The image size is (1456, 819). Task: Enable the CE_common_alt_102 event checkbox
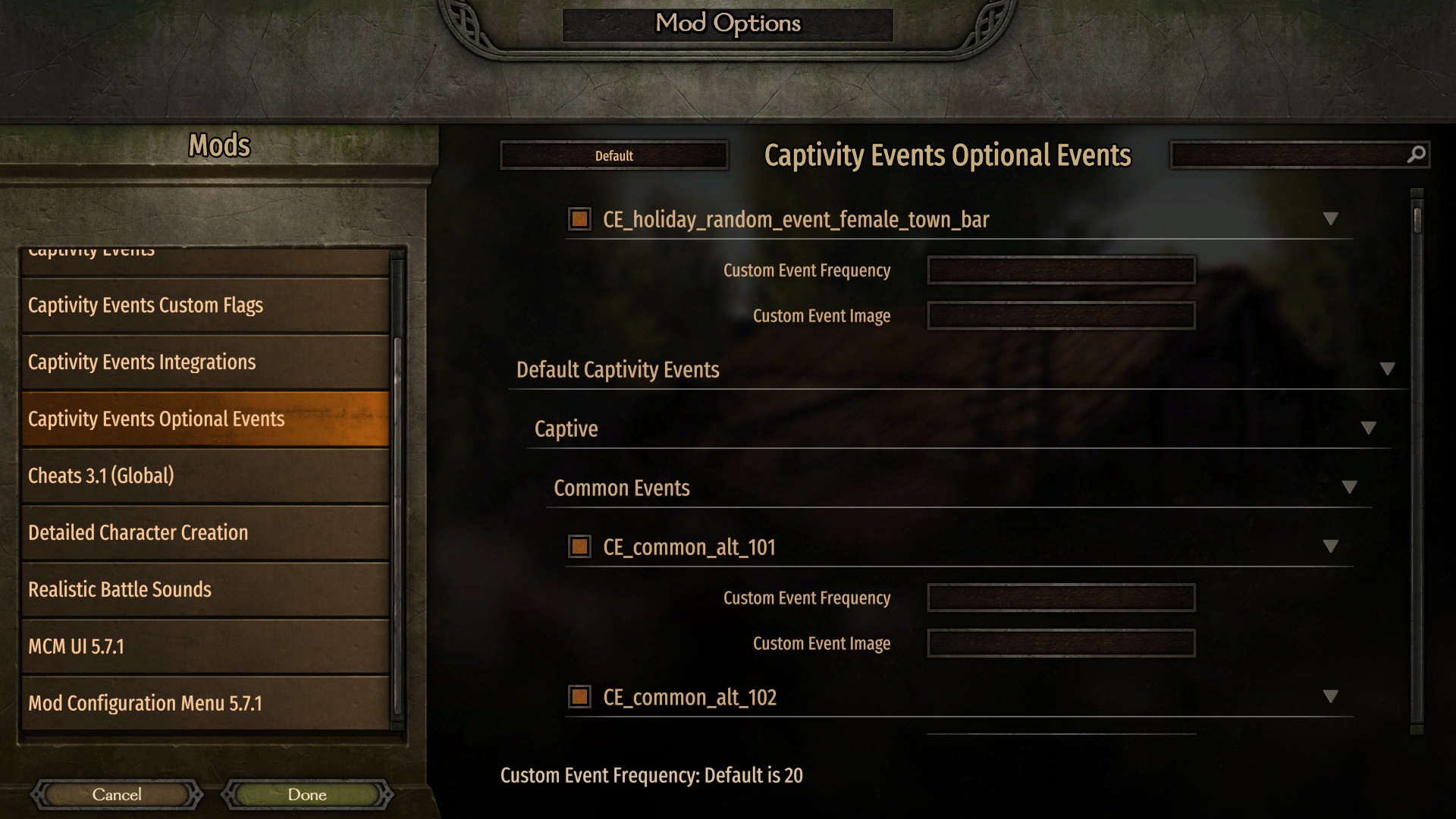click(x=579, y=697)
